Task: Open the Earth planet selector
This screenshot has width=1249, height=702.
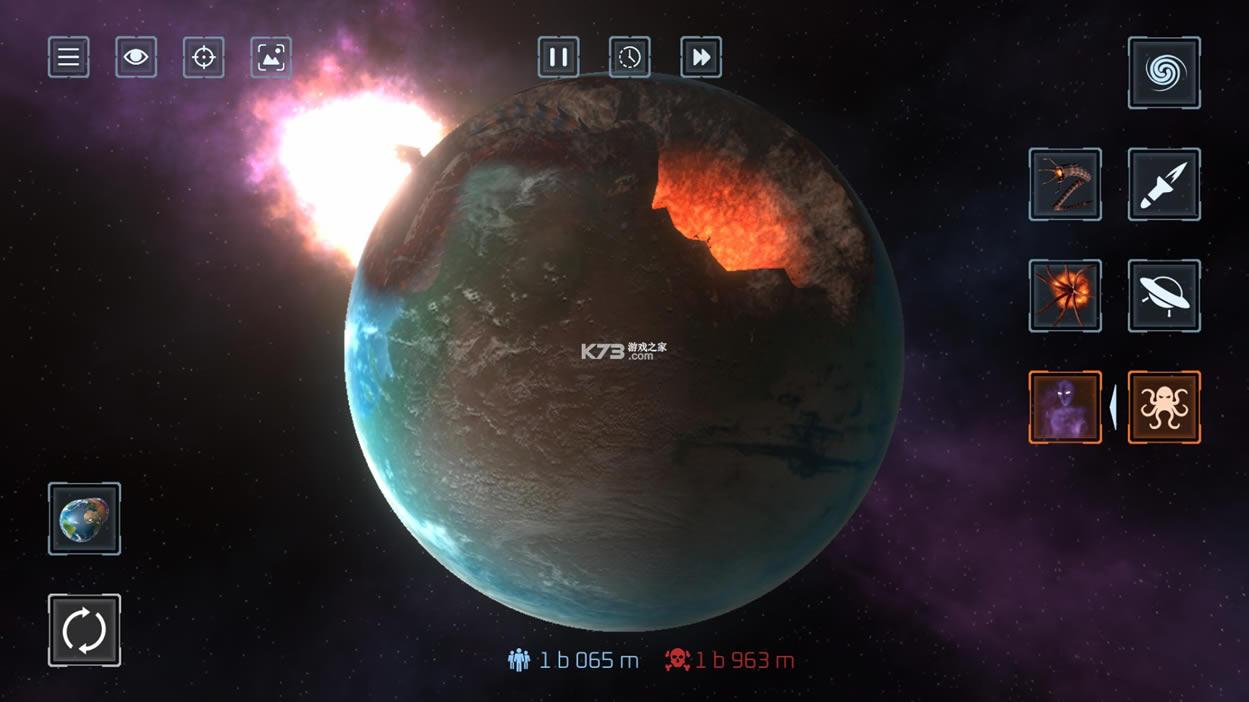Action: (x=85, y=519)
